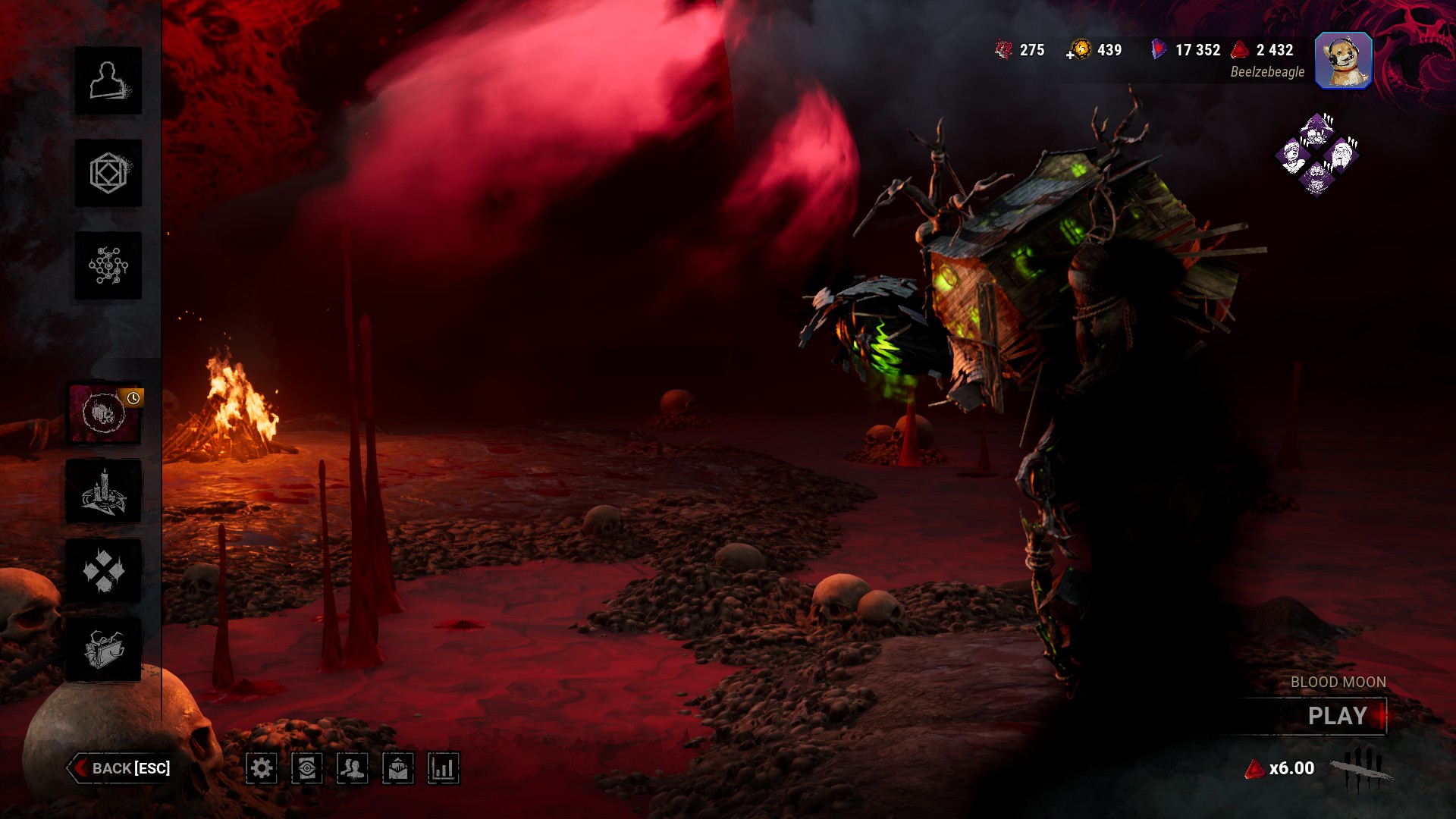Screen dimensions: 1456x819
Task: Open the character selection silhouette tab
Action: 108,80
